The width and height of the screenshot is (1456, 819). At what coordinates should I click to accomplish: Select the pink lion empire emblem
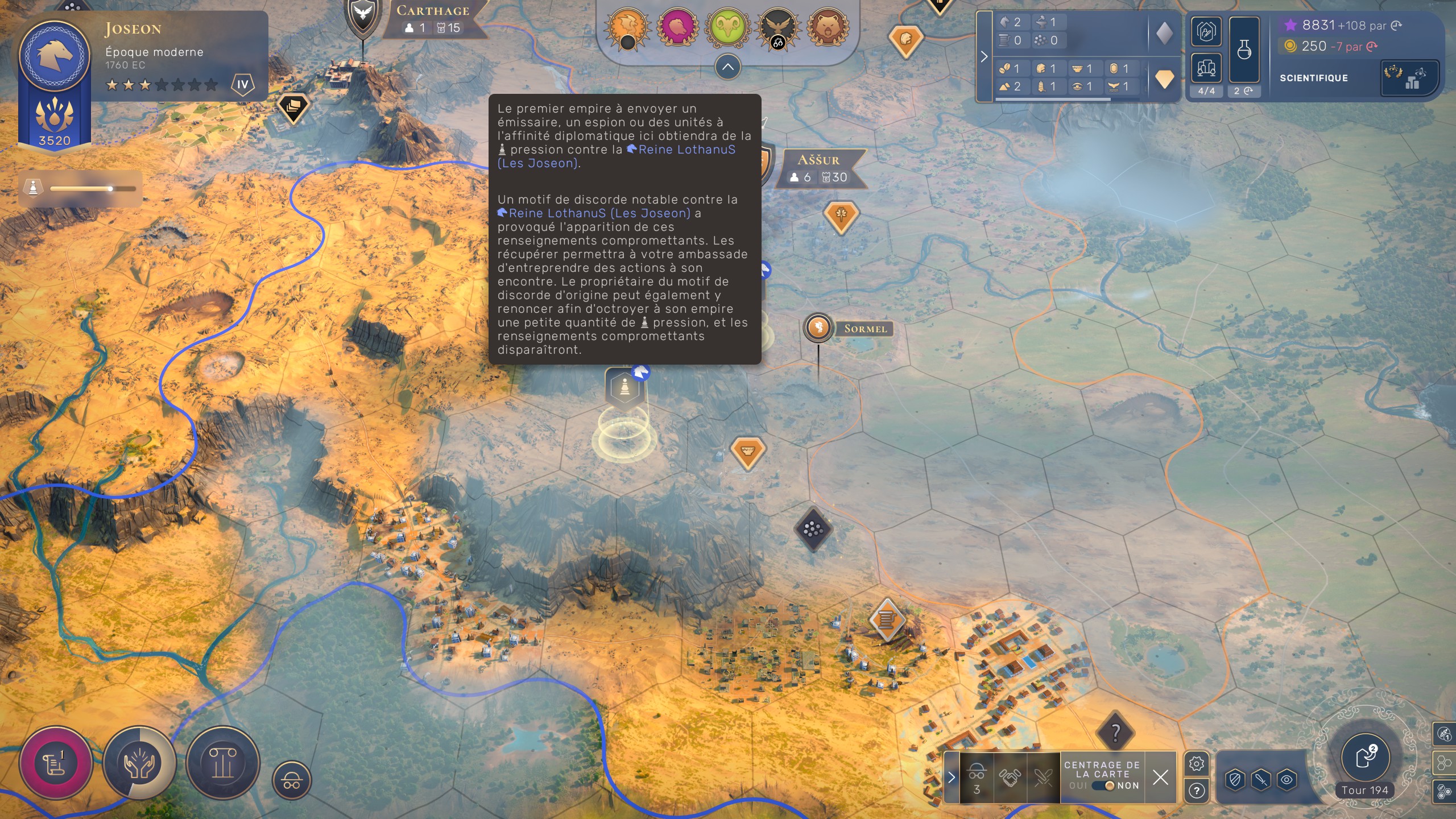pyautogui.click(x=677, y=27)
